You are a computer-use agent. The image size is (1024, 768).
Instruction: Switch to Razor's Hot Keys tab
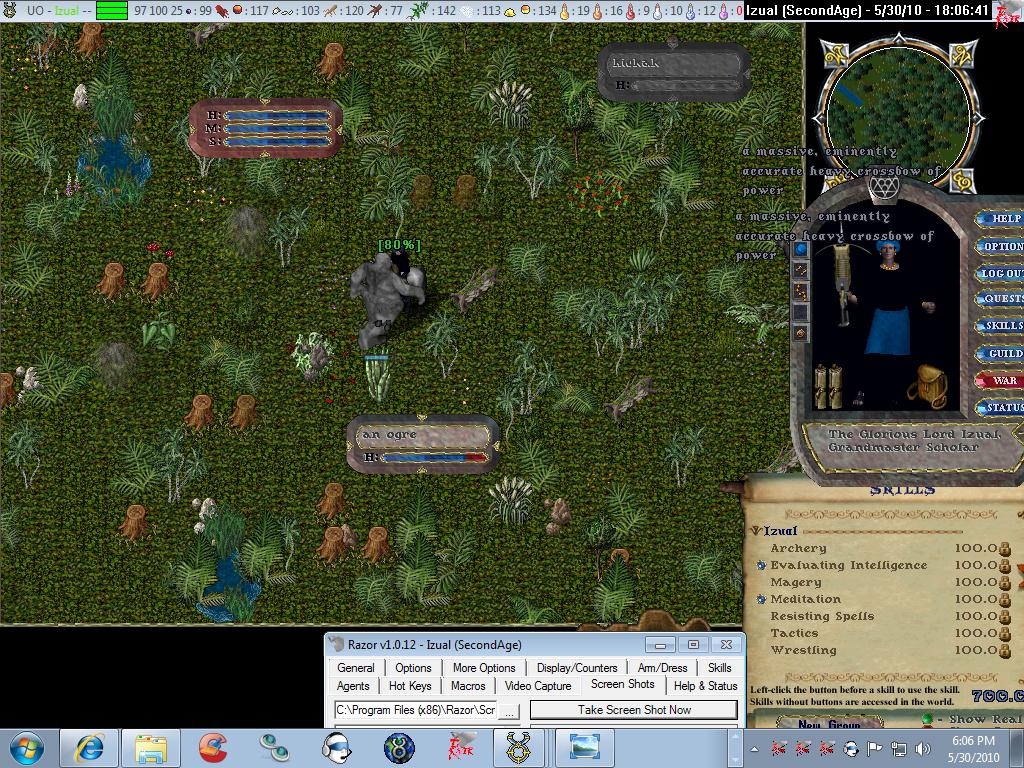(x=410, y=686)
